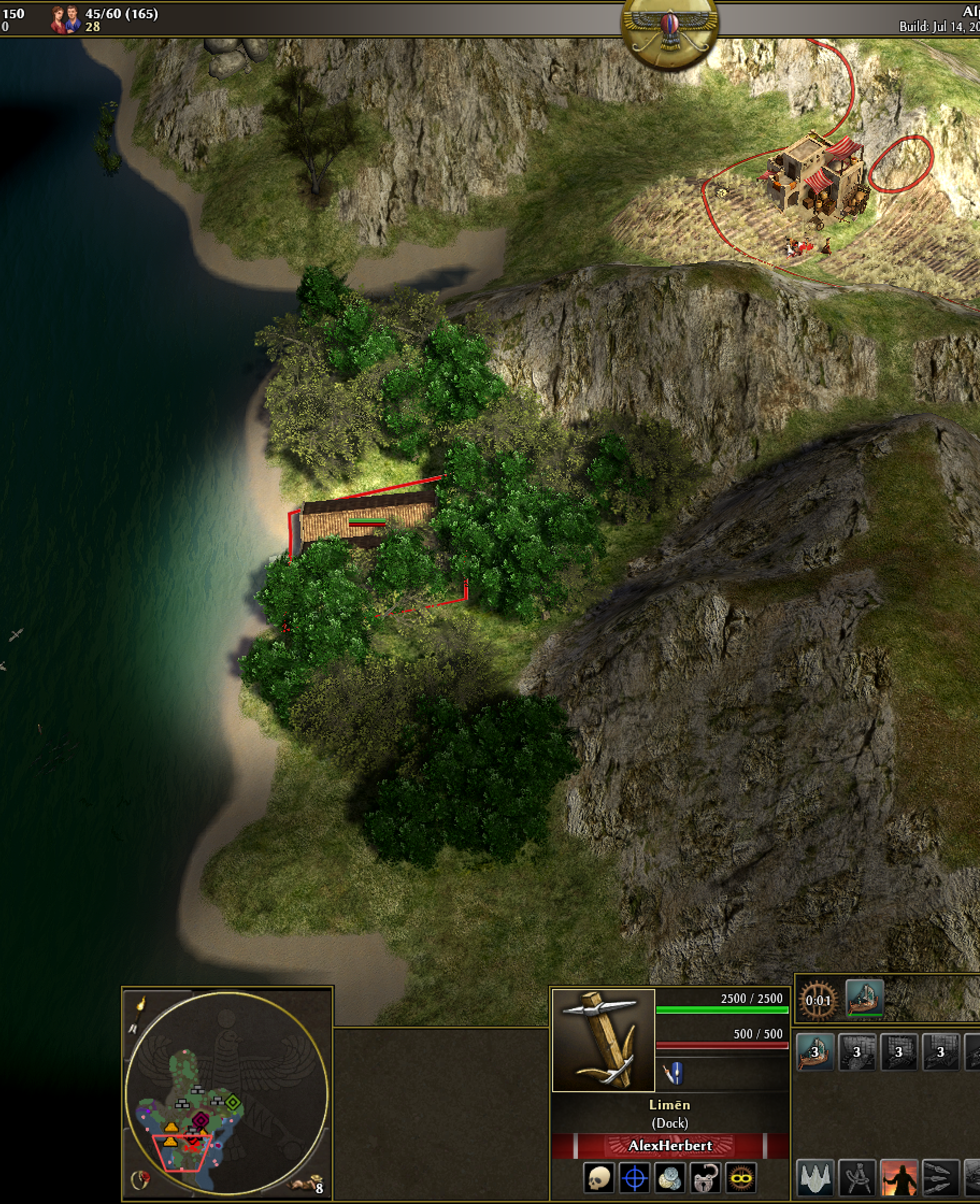The width and height of the screenshot is (980, 1204).
Task: Research the white net fishing technology
Action: click(x=814, y=1178)
